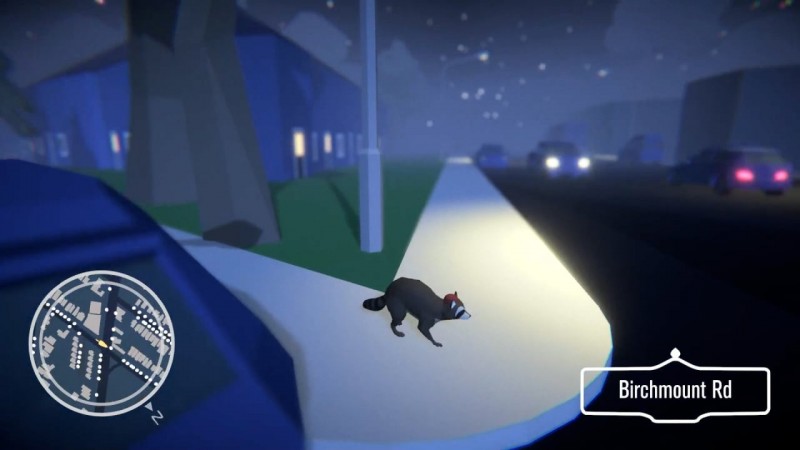This screenshot has height=450, width=800.
Task: Click the Birchmount Rd street sign
Action: 675,389
